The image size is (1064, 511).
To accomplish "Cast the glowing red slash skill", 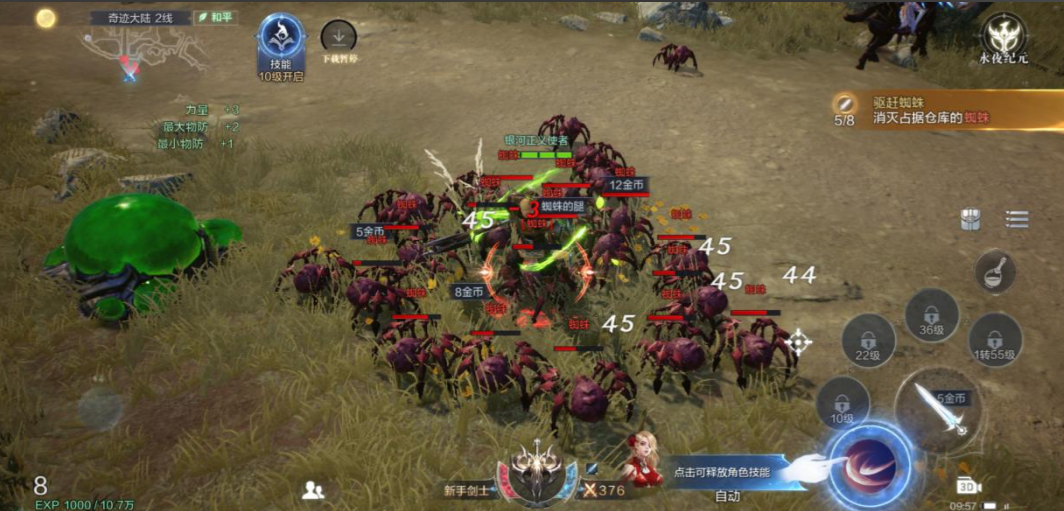I will (x=869, y=466).
